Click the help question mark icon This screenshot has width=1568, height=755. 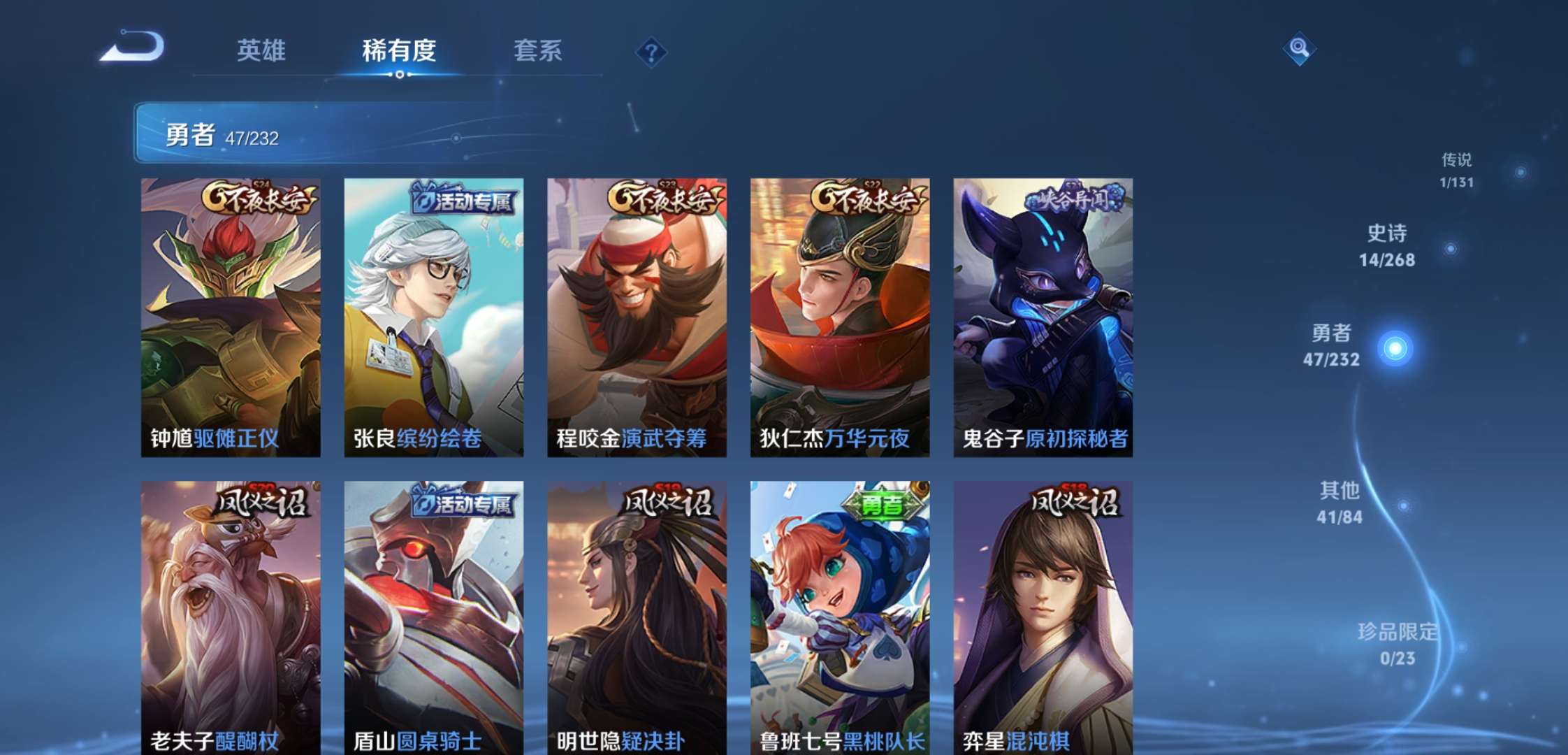(x=651, y=49)
